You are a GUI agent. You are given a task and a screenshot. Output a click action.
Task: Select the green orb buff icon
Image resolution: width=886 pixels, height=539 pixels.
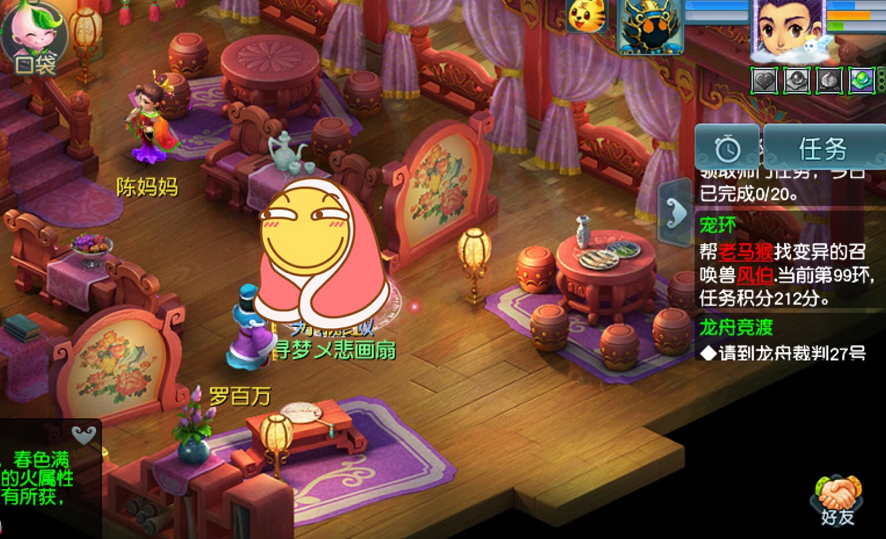[x=861, y=80]
